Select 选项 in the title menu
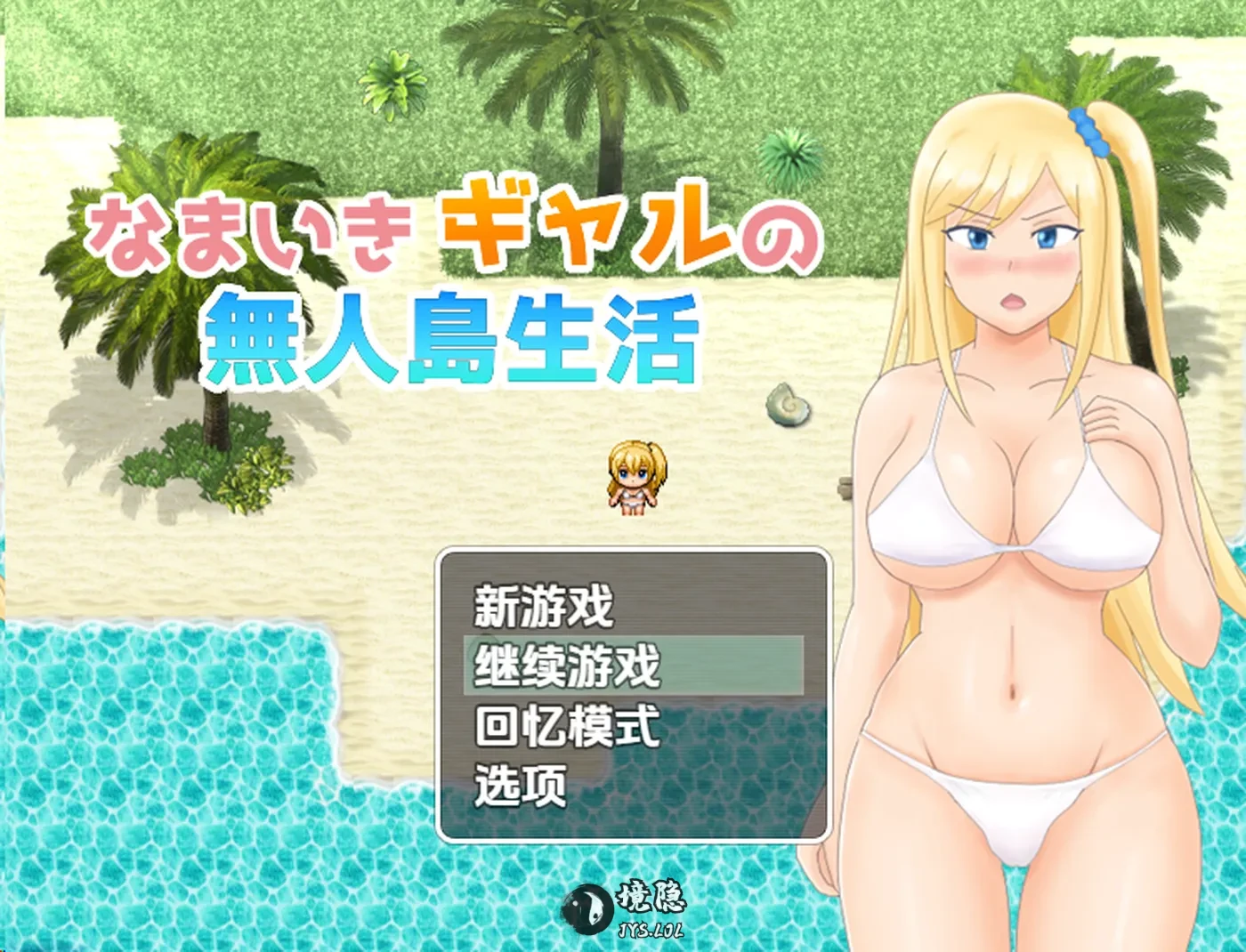This screenshot has height=952, width=1246. click(x=521, y=787)
